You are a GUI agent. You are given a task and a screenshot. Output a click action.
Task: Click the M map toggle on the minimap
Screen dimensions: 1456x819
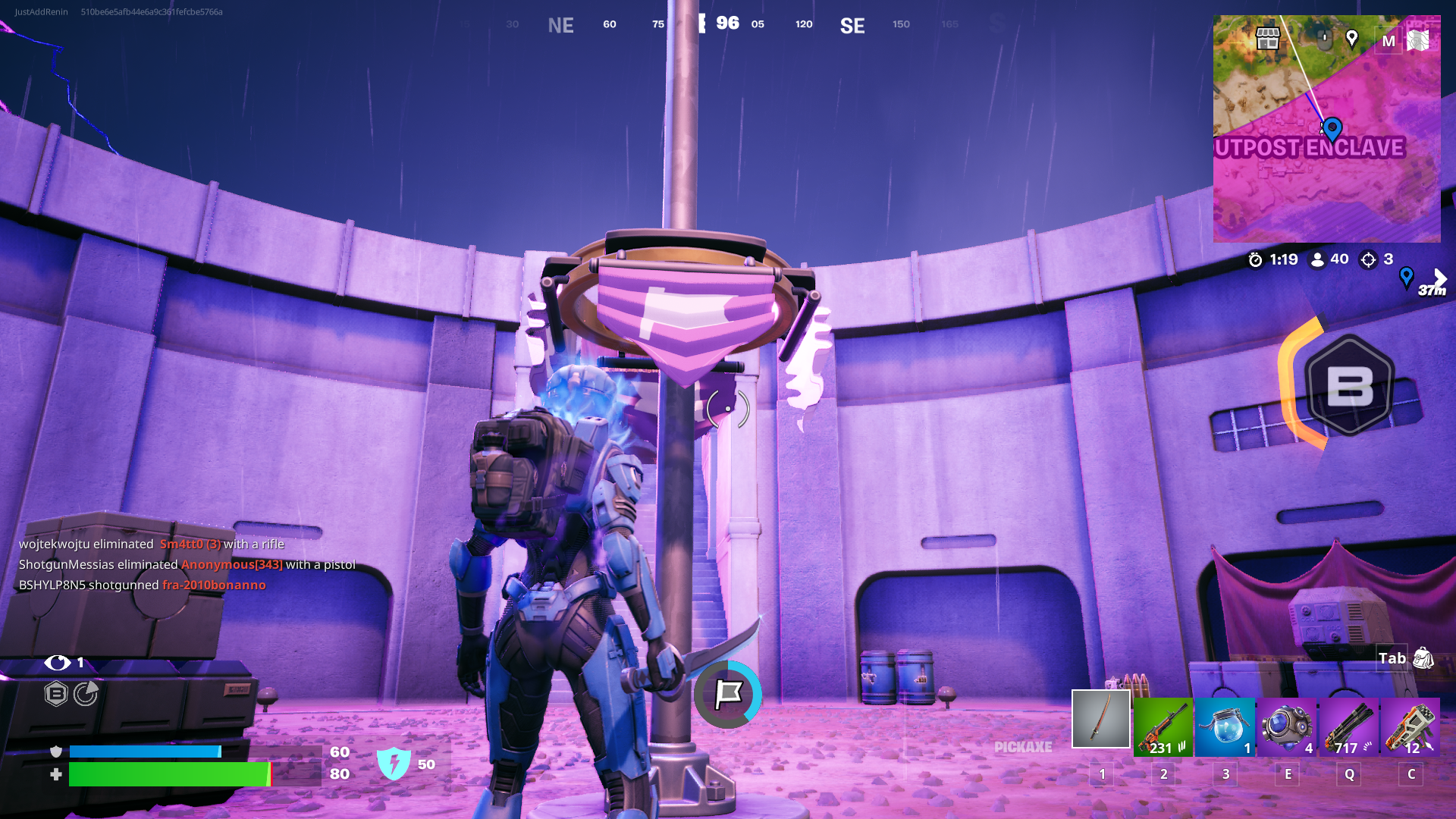(1388, 41)
